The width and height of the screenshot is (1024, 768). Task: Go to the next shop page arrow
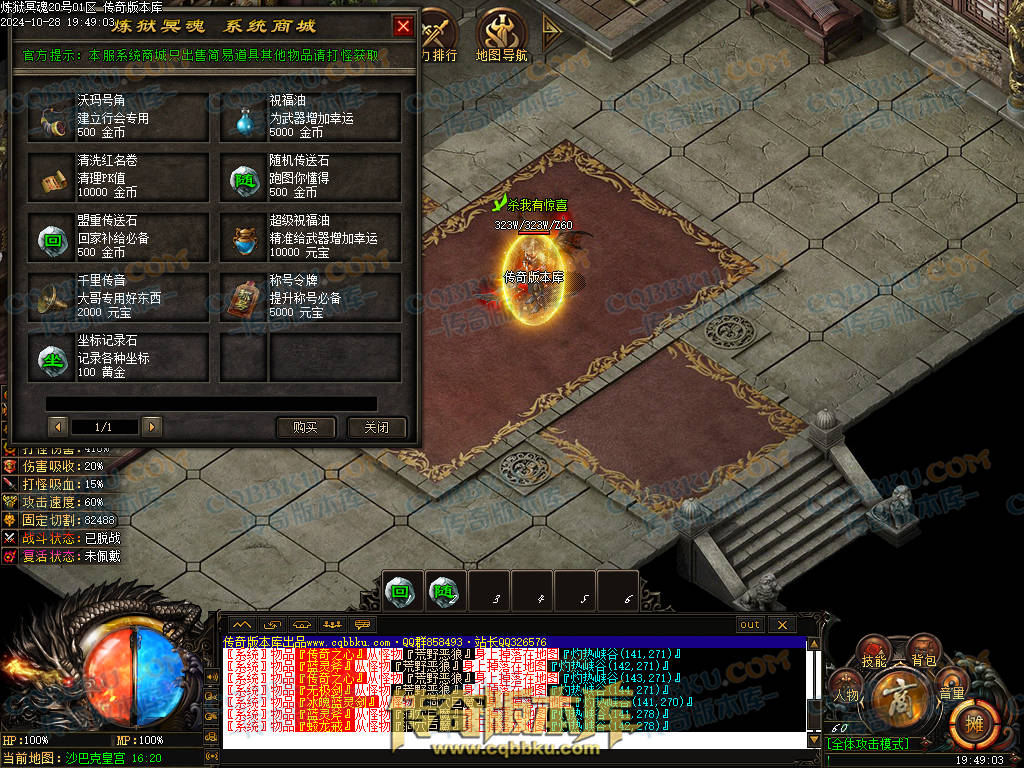152,427
